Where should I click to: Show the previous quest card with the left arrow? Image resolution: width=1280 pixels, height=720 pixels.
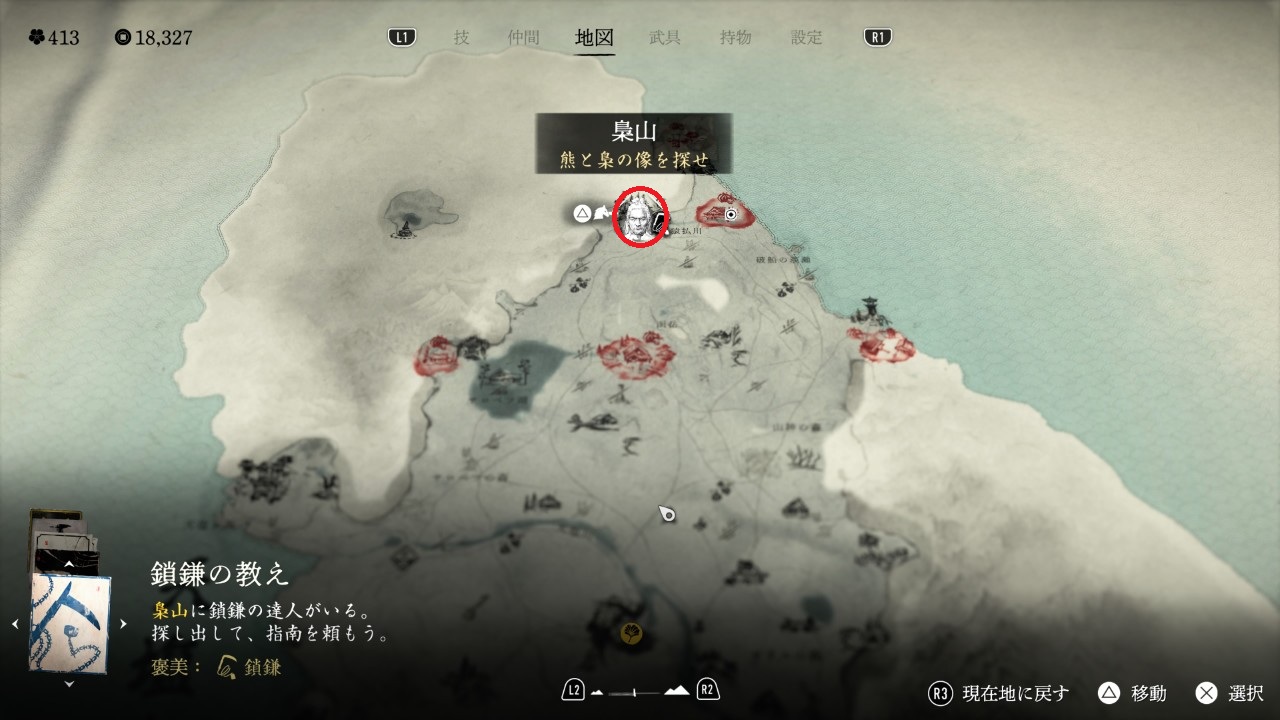click(x=15, y=624)
